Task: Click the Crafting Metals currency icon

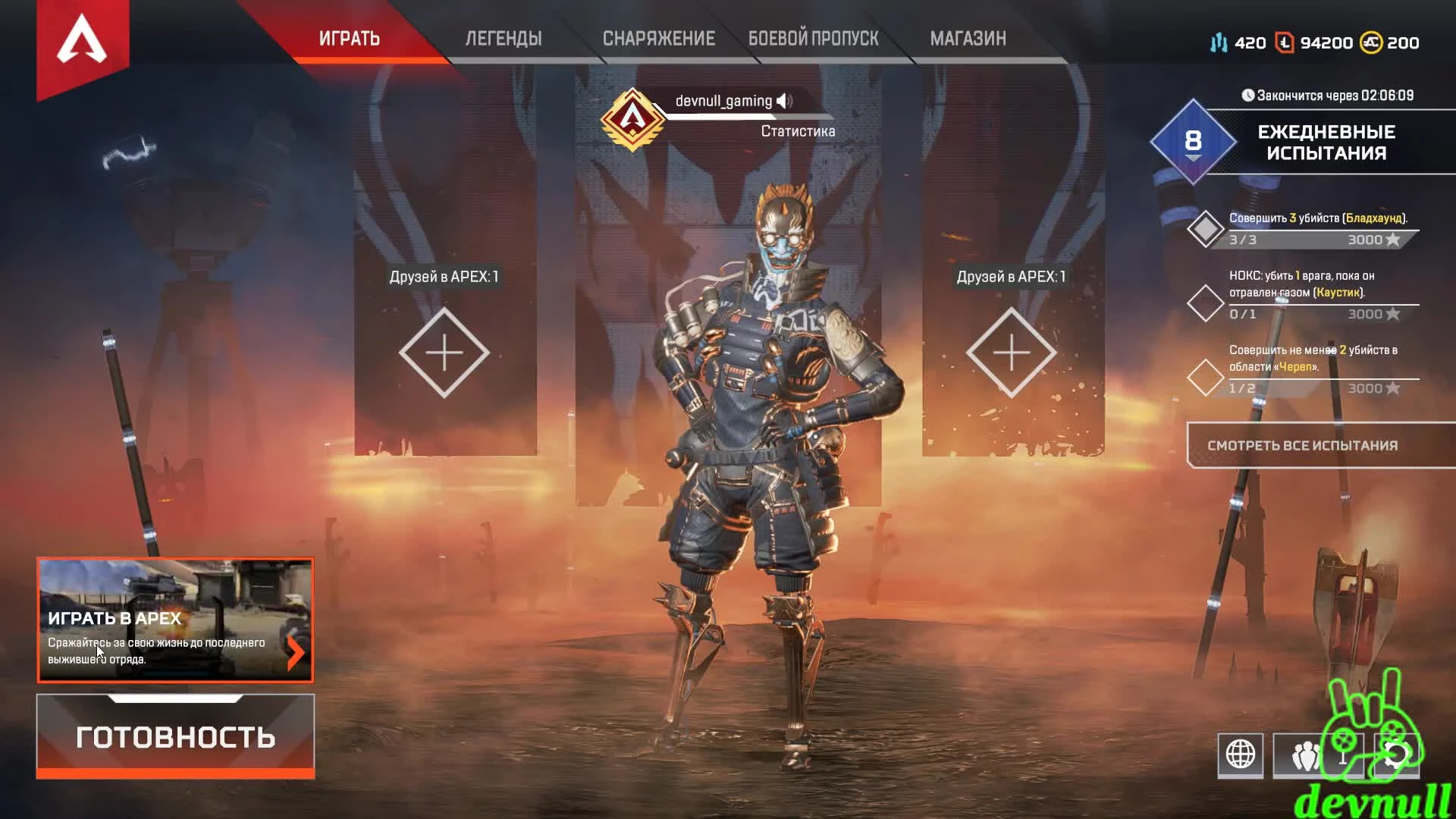Action: point(1219,43)
